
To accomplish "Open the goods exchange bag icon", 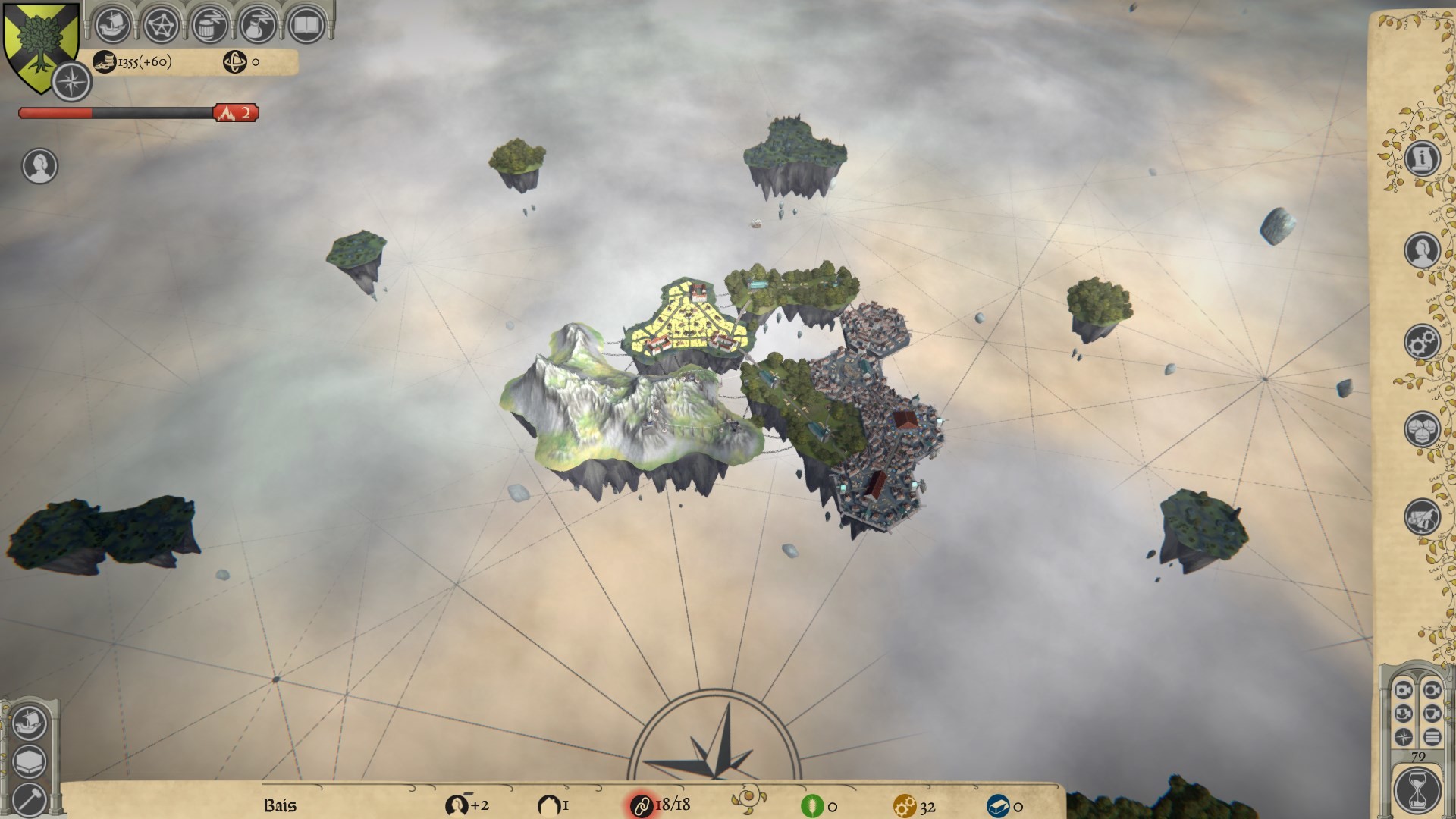I will (259, 24).
